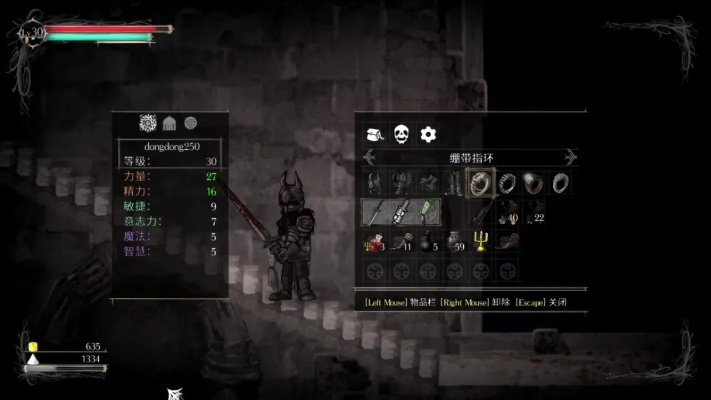
Task: Show next equipment with right arrow
Action: (x=571, y=157)
